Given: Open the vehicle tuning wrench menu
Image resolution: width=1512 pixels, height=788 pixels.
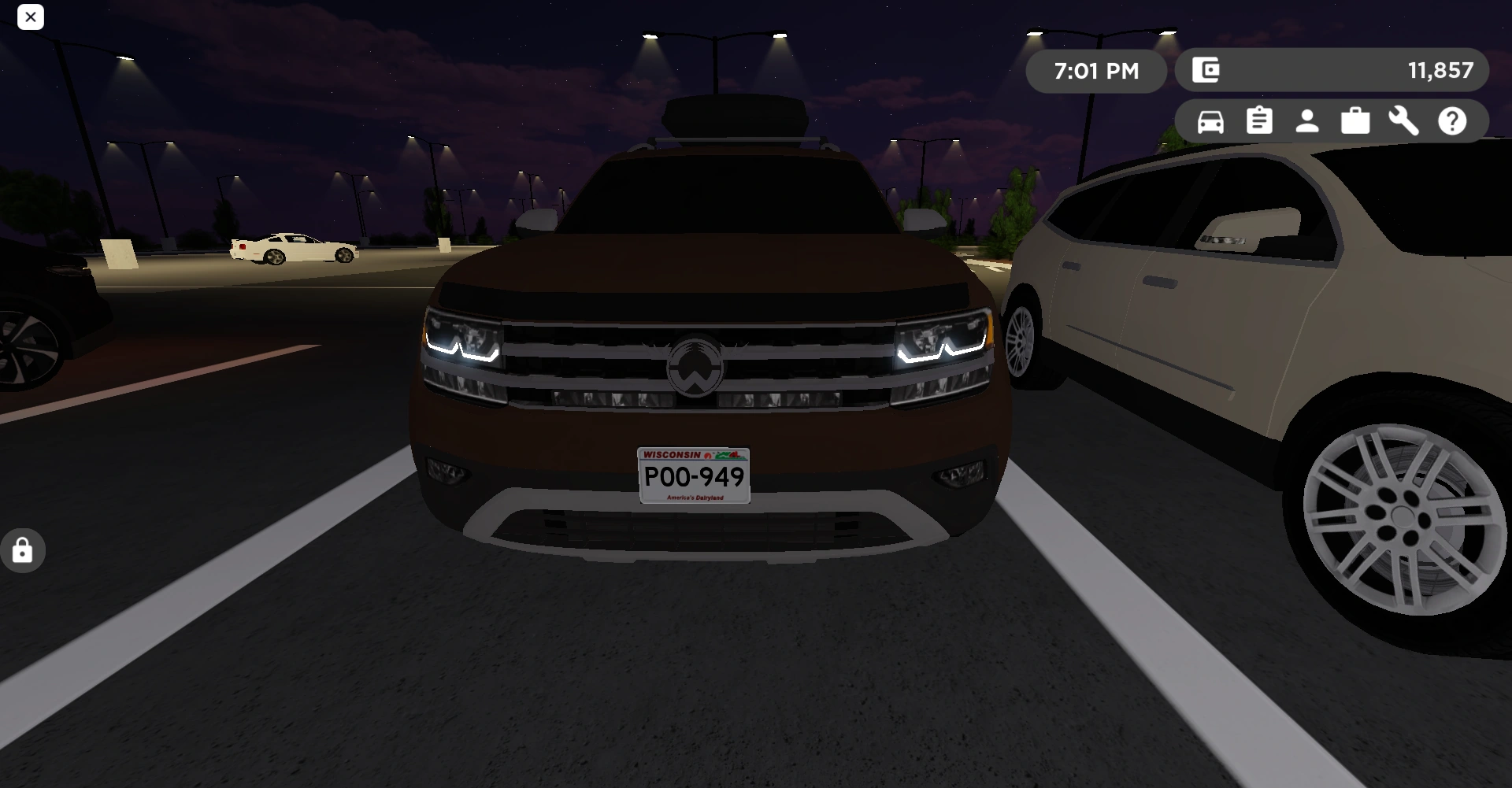Looking at the screenshot, I should coord(1404,120).
